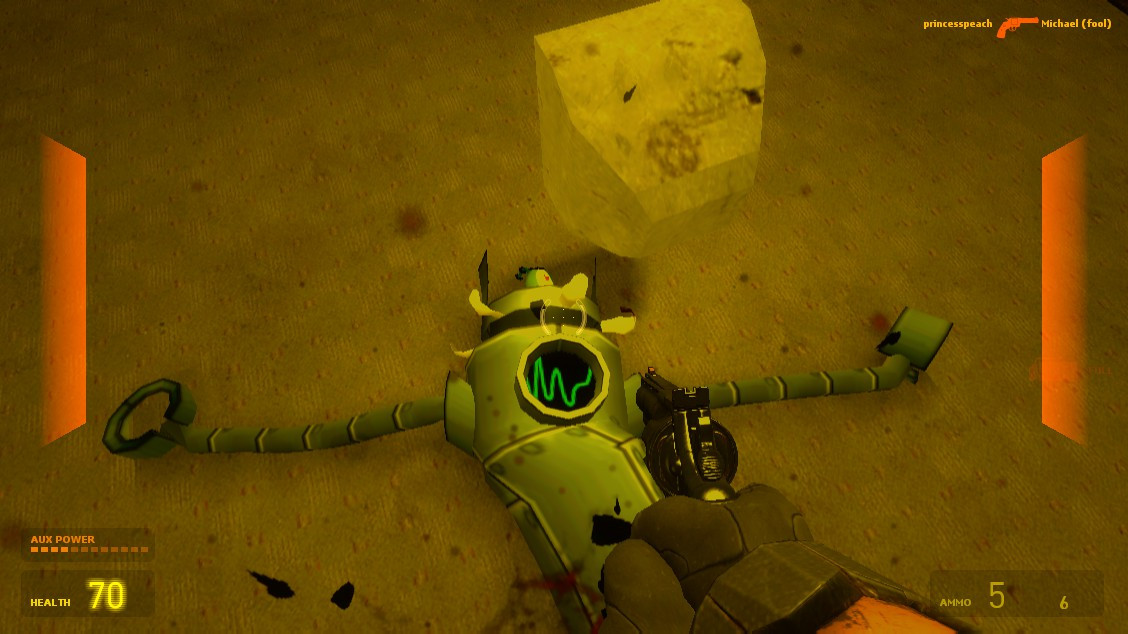Select princesspeach's name in the kill feed
The height and width of the screenshot is (634, 1128).
pyautogui.click(x=957, y=24)
